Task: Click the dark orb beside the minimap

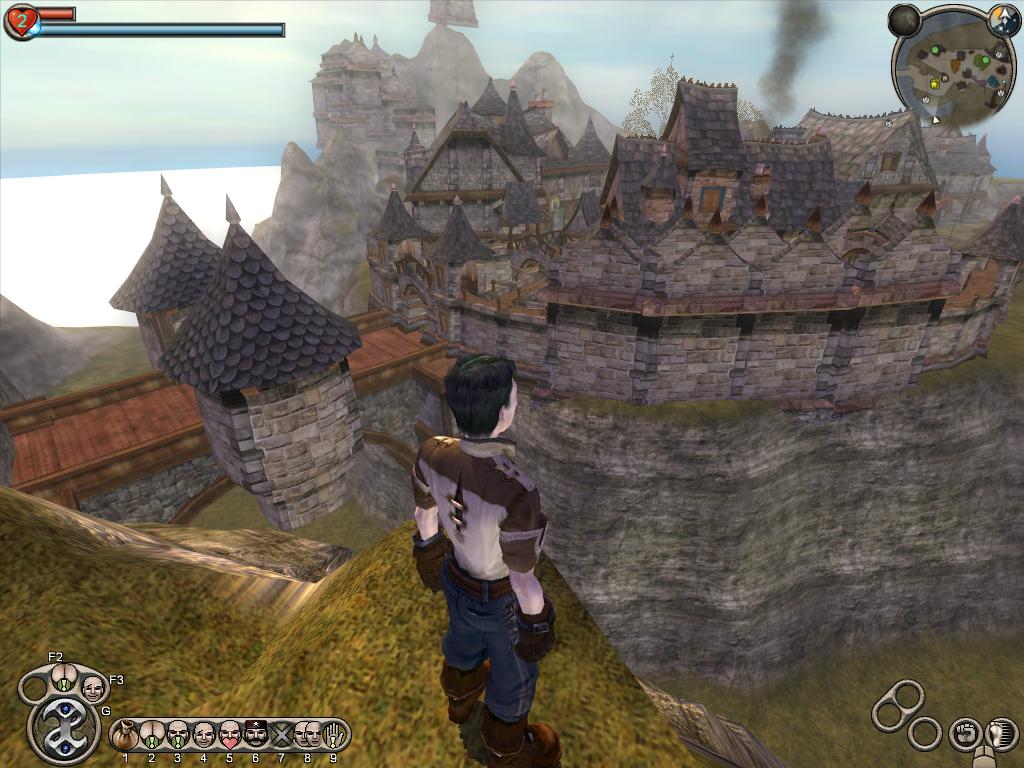Action: pos(904,20)
